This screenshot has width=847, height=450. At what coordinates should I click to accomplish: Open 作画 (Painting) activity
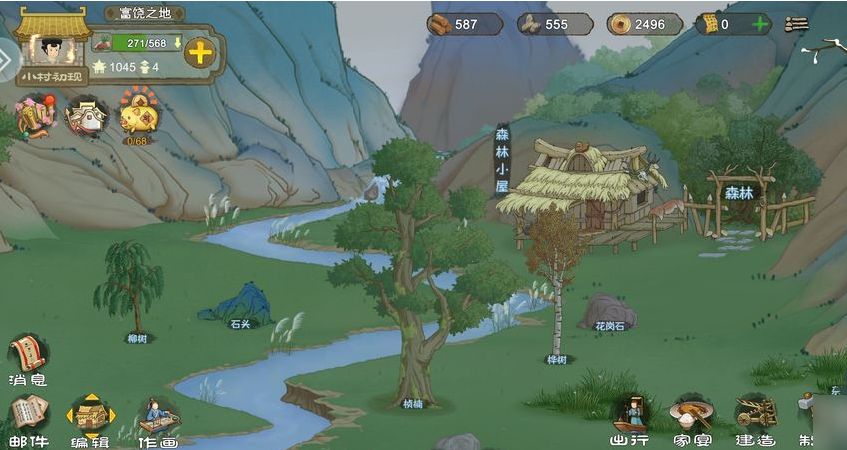point(158,418)
